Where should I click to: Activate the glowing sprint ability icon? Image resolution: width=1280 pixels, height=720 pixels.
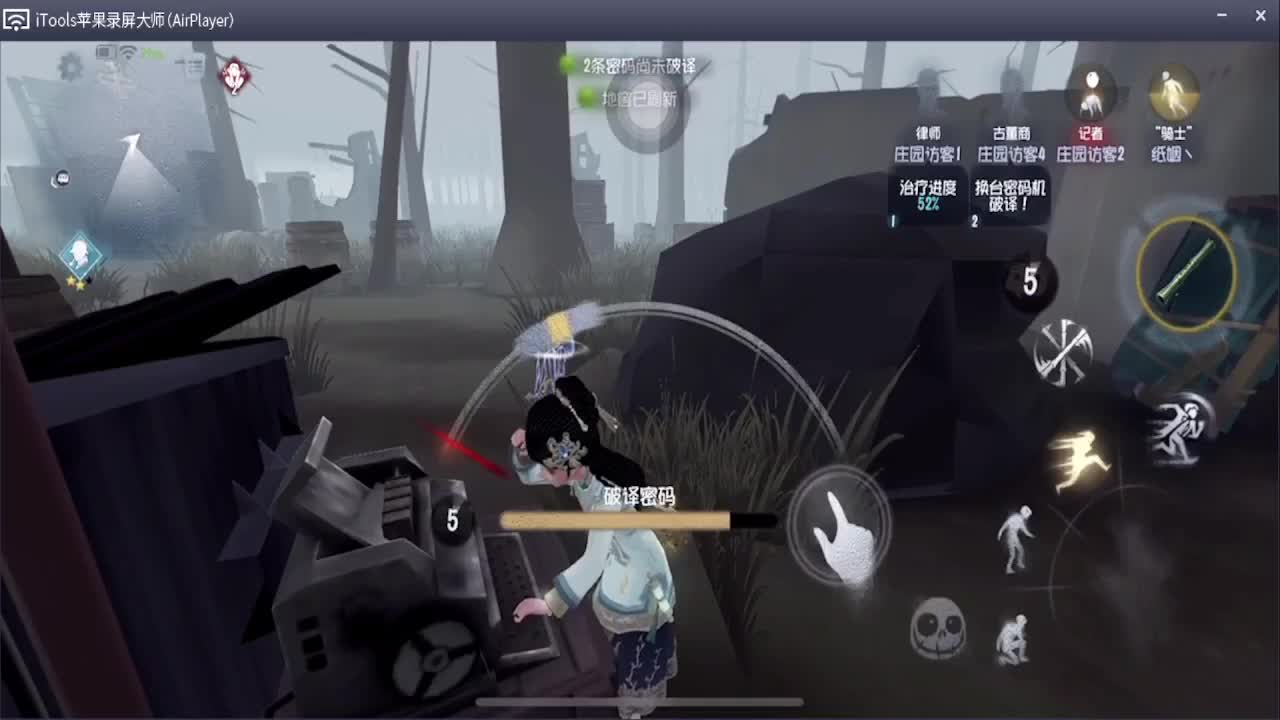pyautogui.click(x=1082, y=456)
